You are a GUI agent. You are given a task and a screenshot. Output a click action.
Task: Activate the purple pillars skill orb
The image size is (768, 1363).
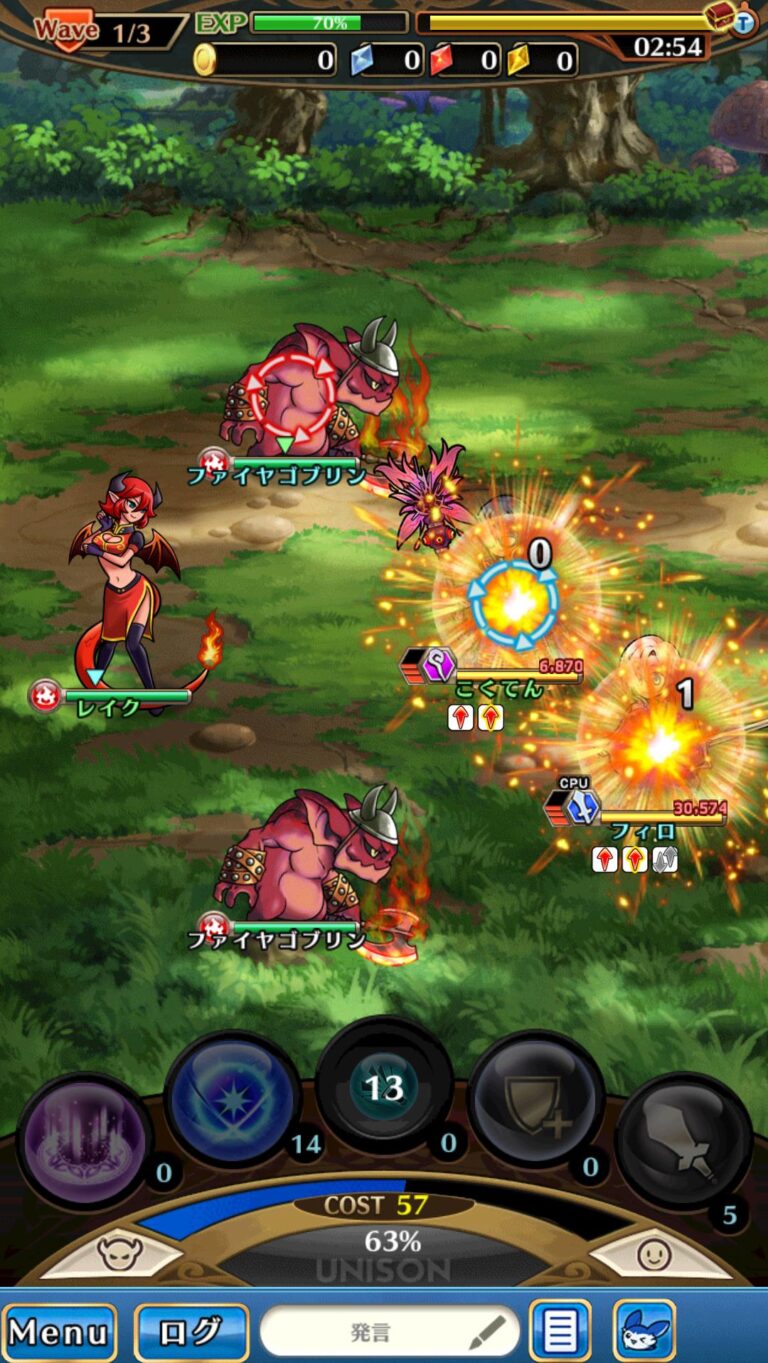84,1142
